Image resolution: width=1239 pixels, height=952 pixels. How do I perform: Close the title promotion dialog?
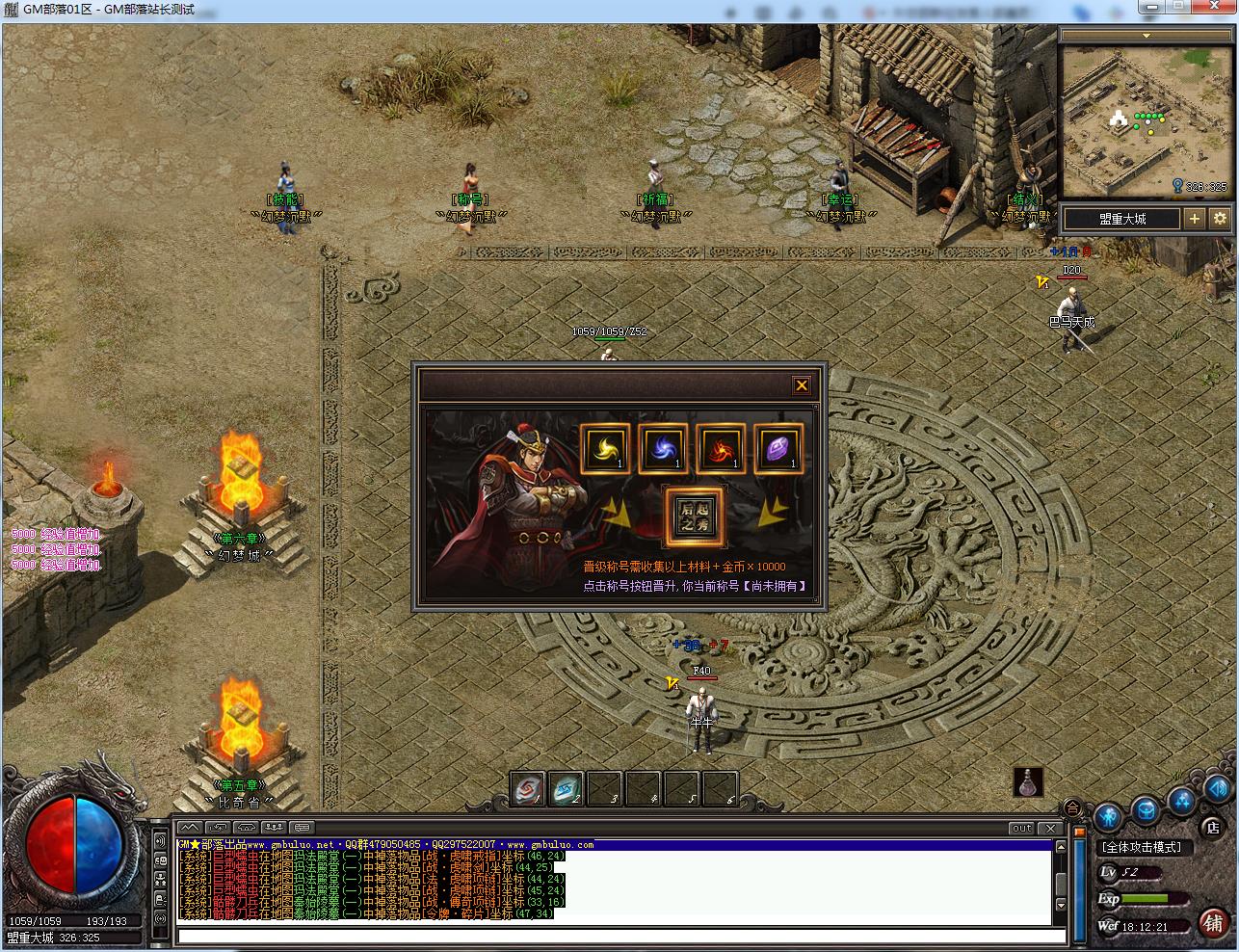(801, 386)
